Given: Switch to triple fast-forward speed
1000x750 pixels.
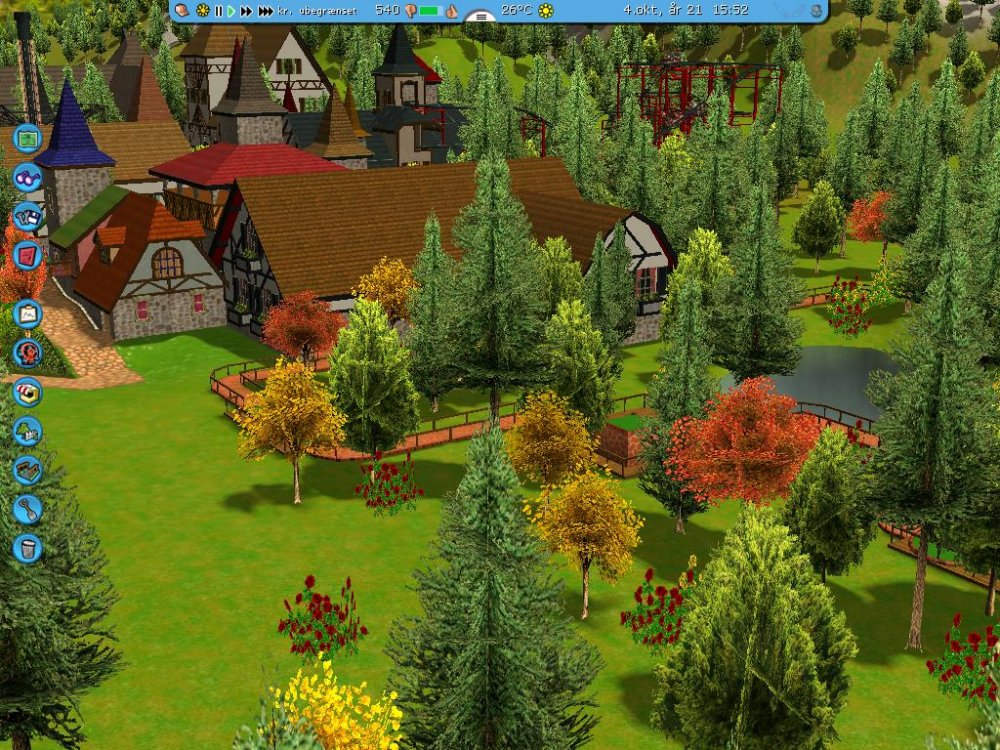Looking at the screenshot, I should click(265, 11).
